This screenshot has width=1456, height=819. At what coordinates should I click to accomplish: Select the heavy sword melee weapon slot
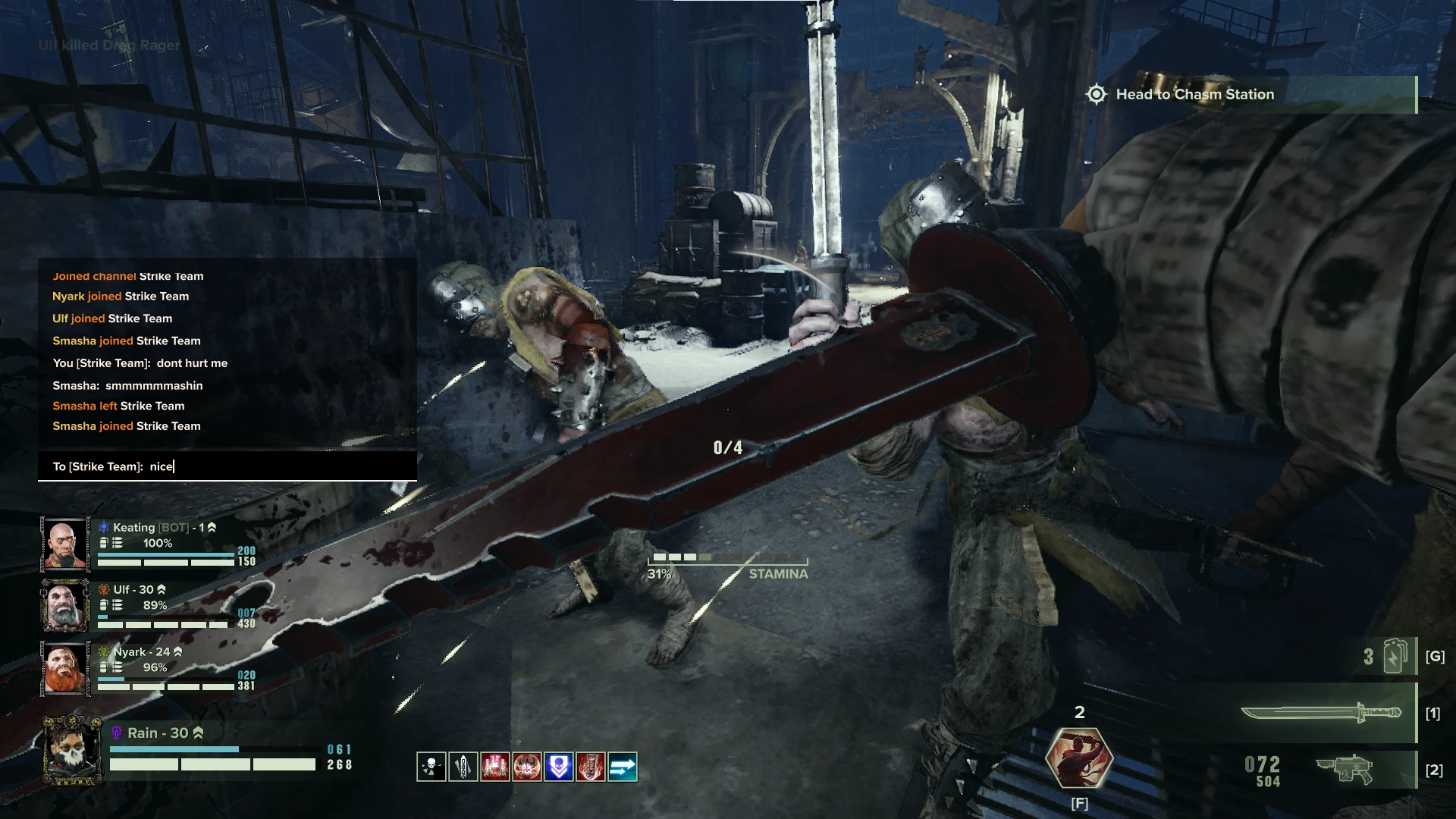tap(1321, 713)
